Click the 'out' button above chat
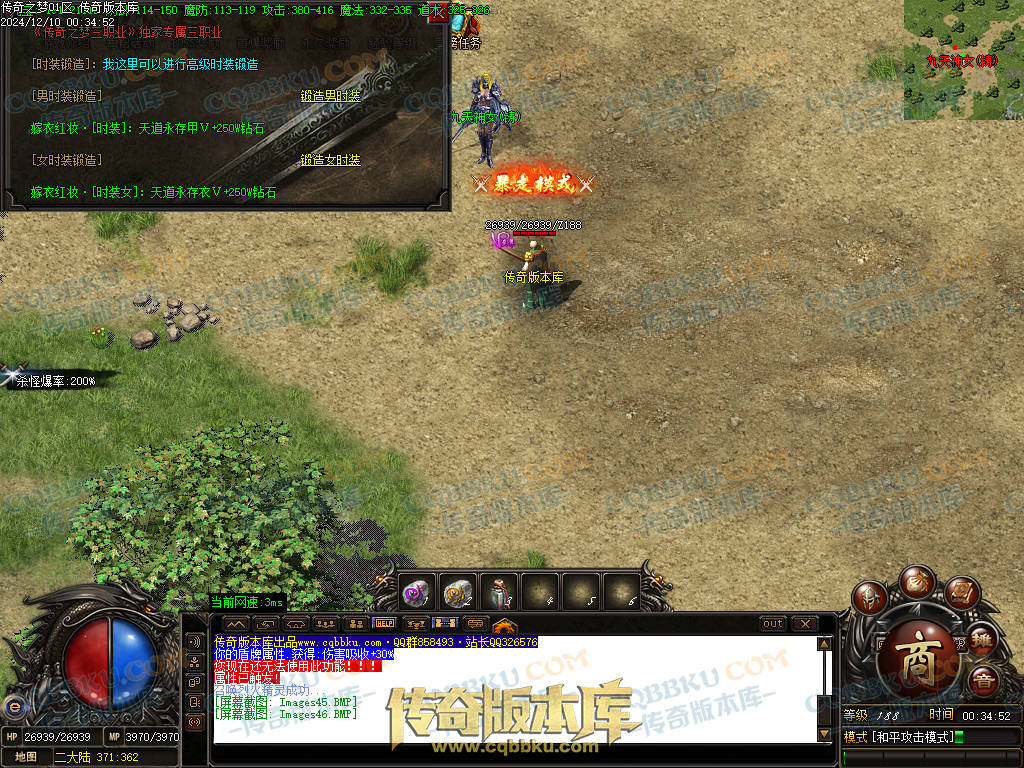1024x768 pixels. 772,624
